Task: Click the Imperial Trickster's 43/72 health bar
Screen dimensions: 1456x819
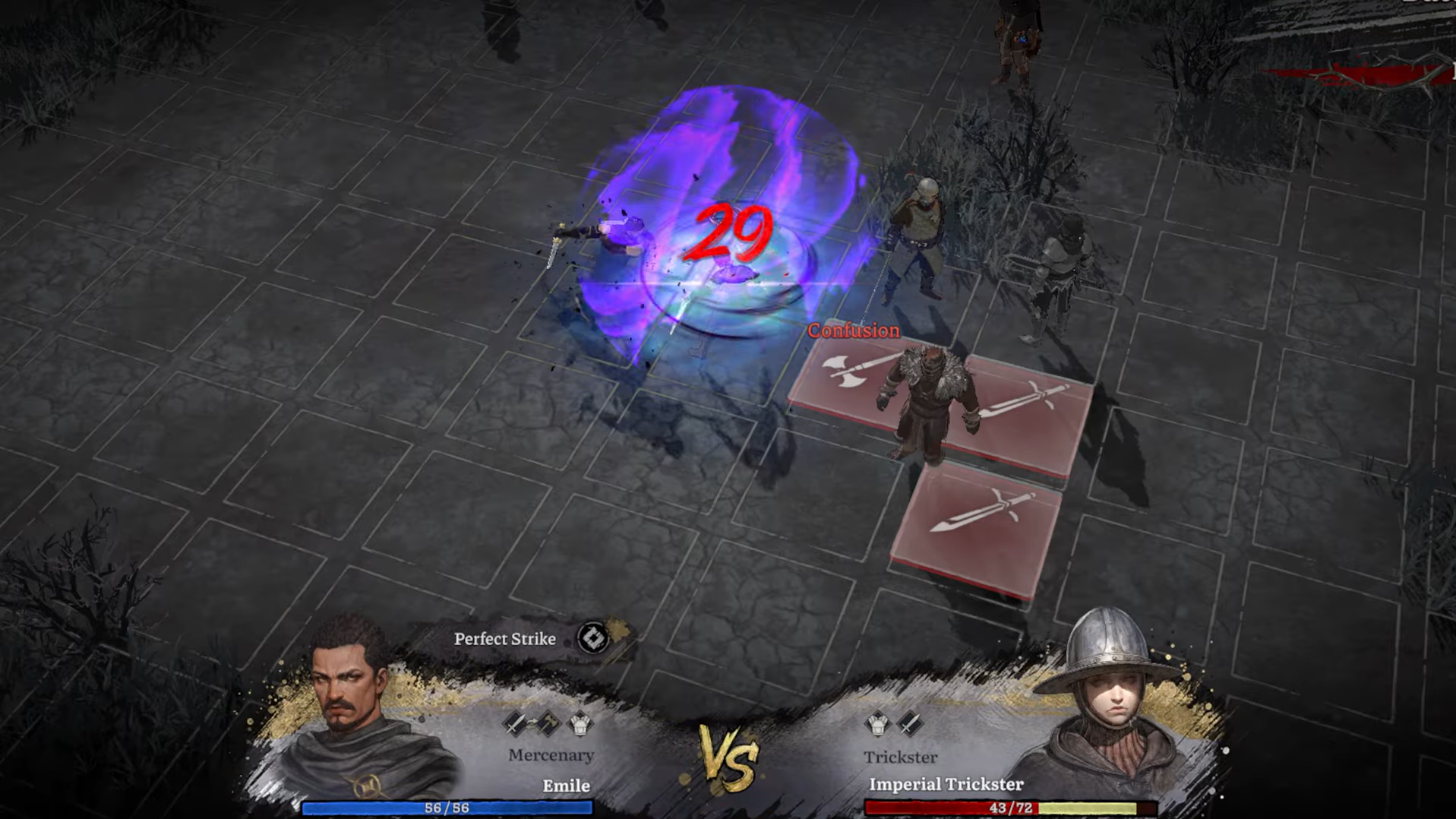Action: click(1005, 808)
